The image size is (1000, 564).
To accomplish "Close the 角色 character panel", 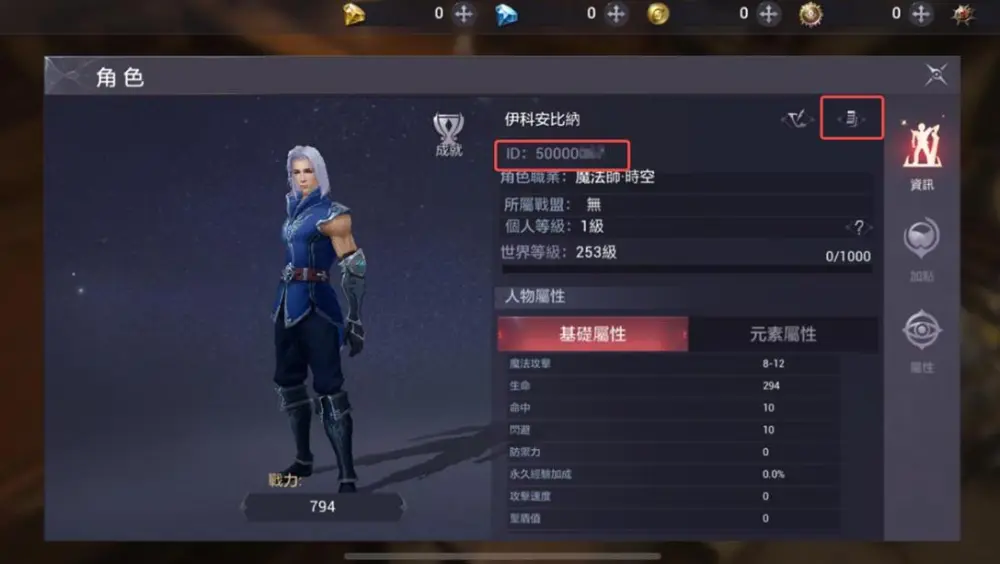I will tap(936, 74).
